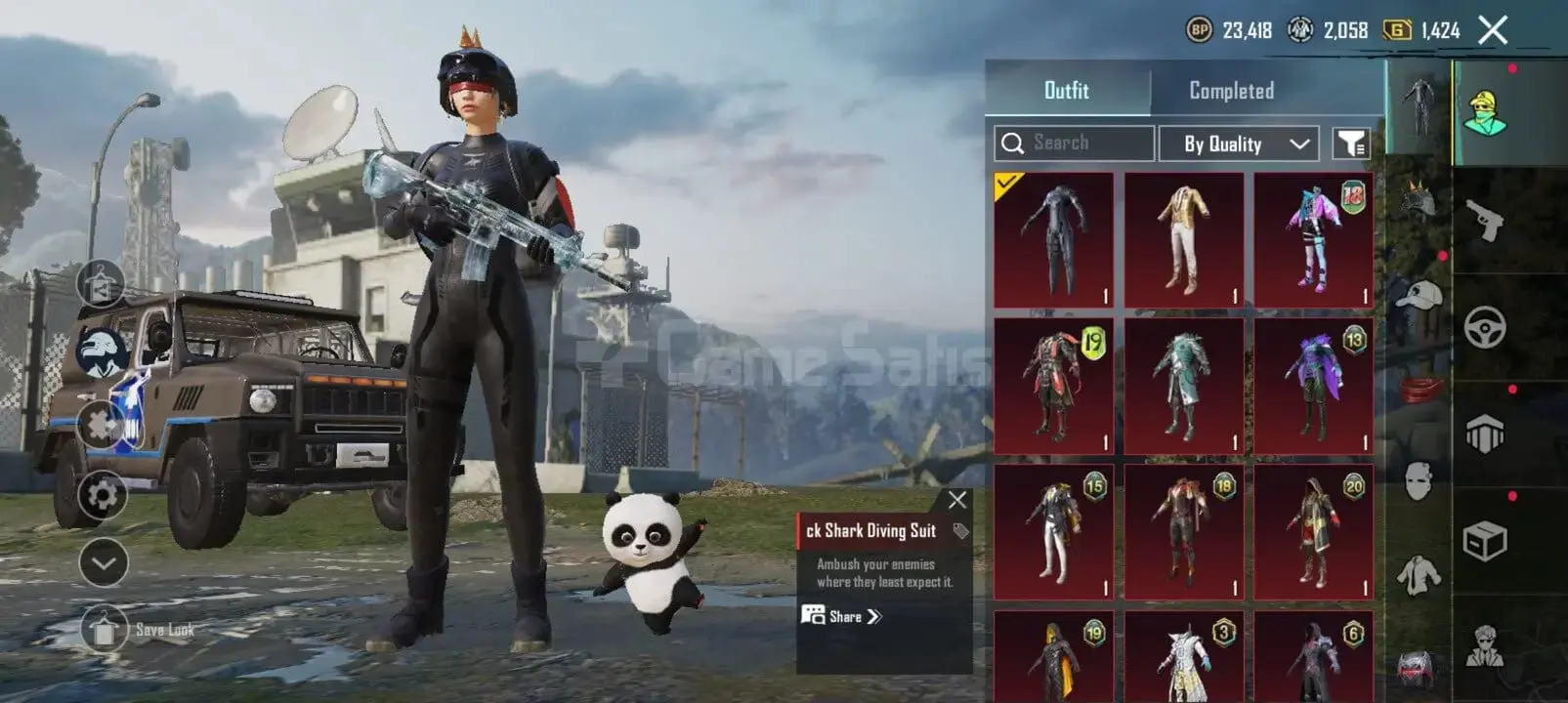The width and height of the screenshot is (1568, 703).
Task: Switch to the Completed tab
Action: click(x=1231, y=91)
